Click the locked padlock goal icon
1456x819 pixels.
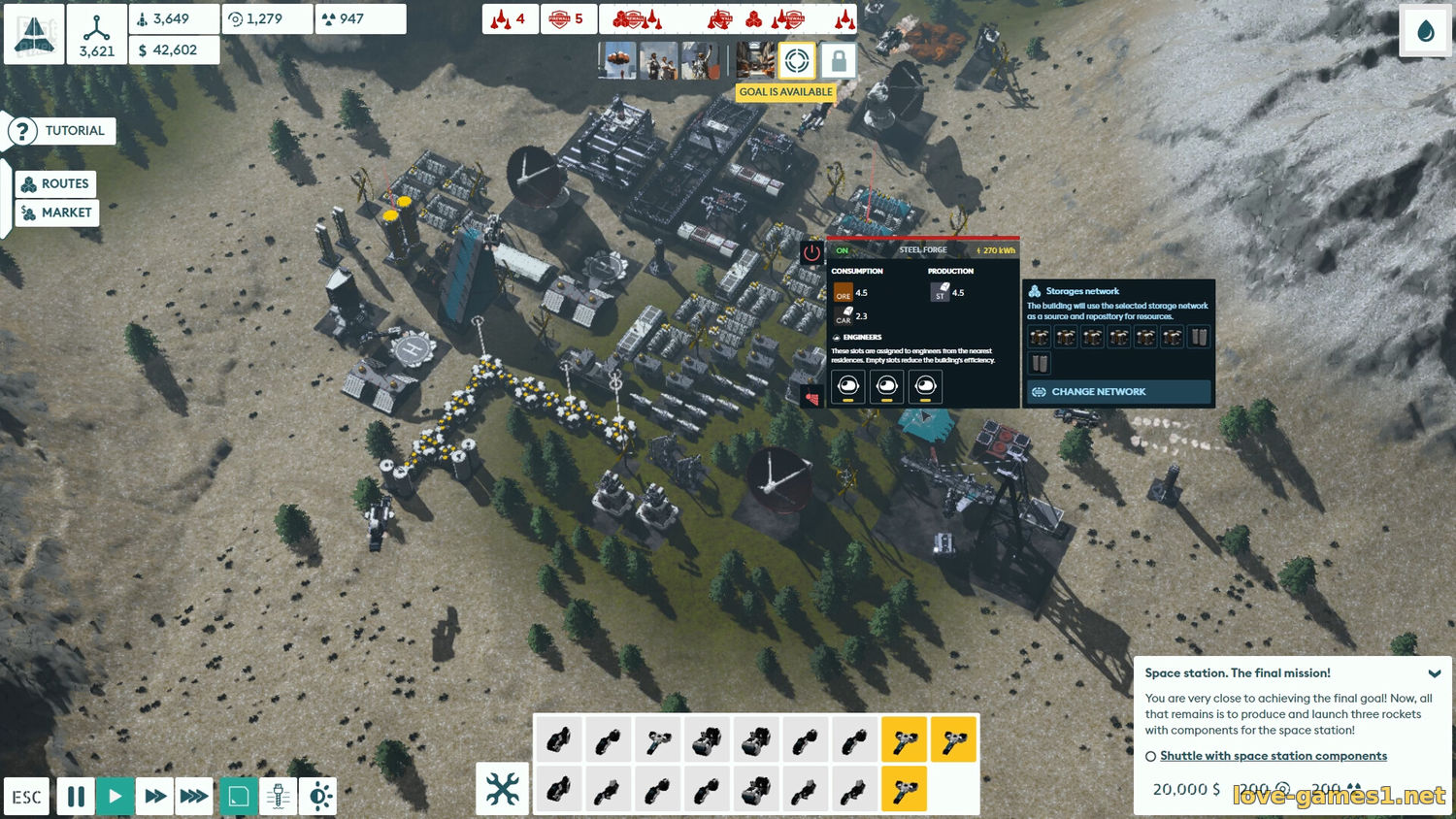tap(839, 61)
